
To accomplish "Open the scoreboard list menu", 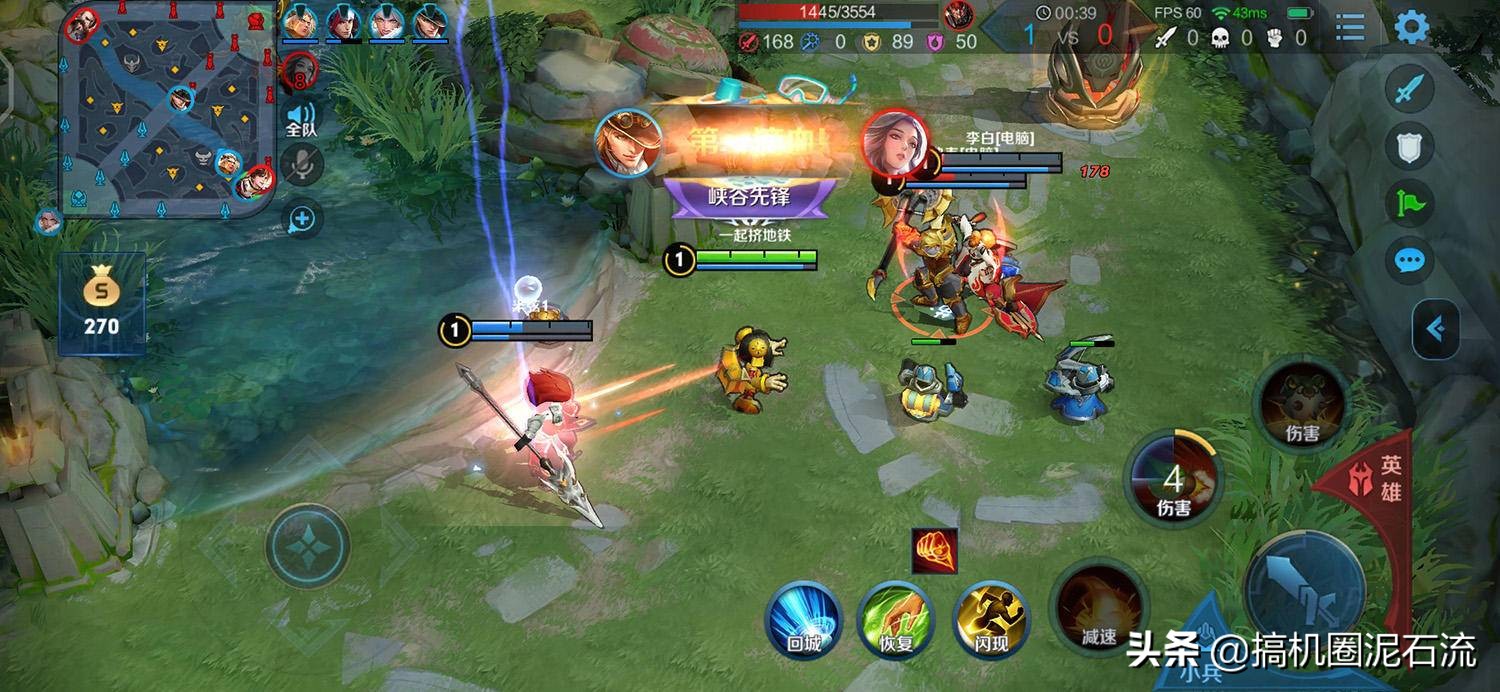I will coord(1350,27).
